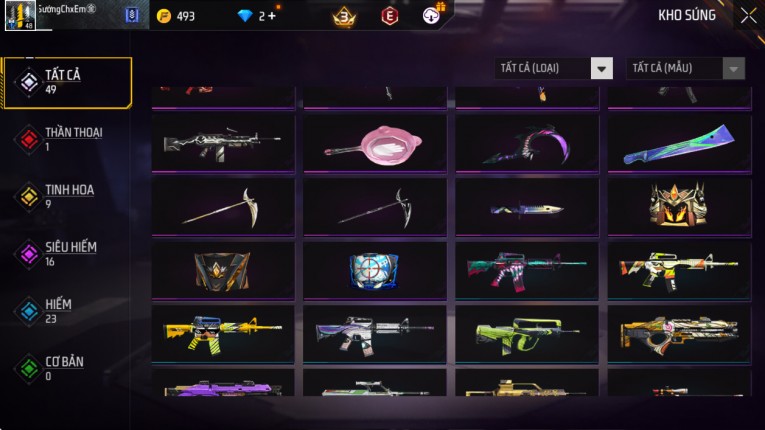Click the player profile avatar
Screen dimensions: 765x430
(20, 16)
